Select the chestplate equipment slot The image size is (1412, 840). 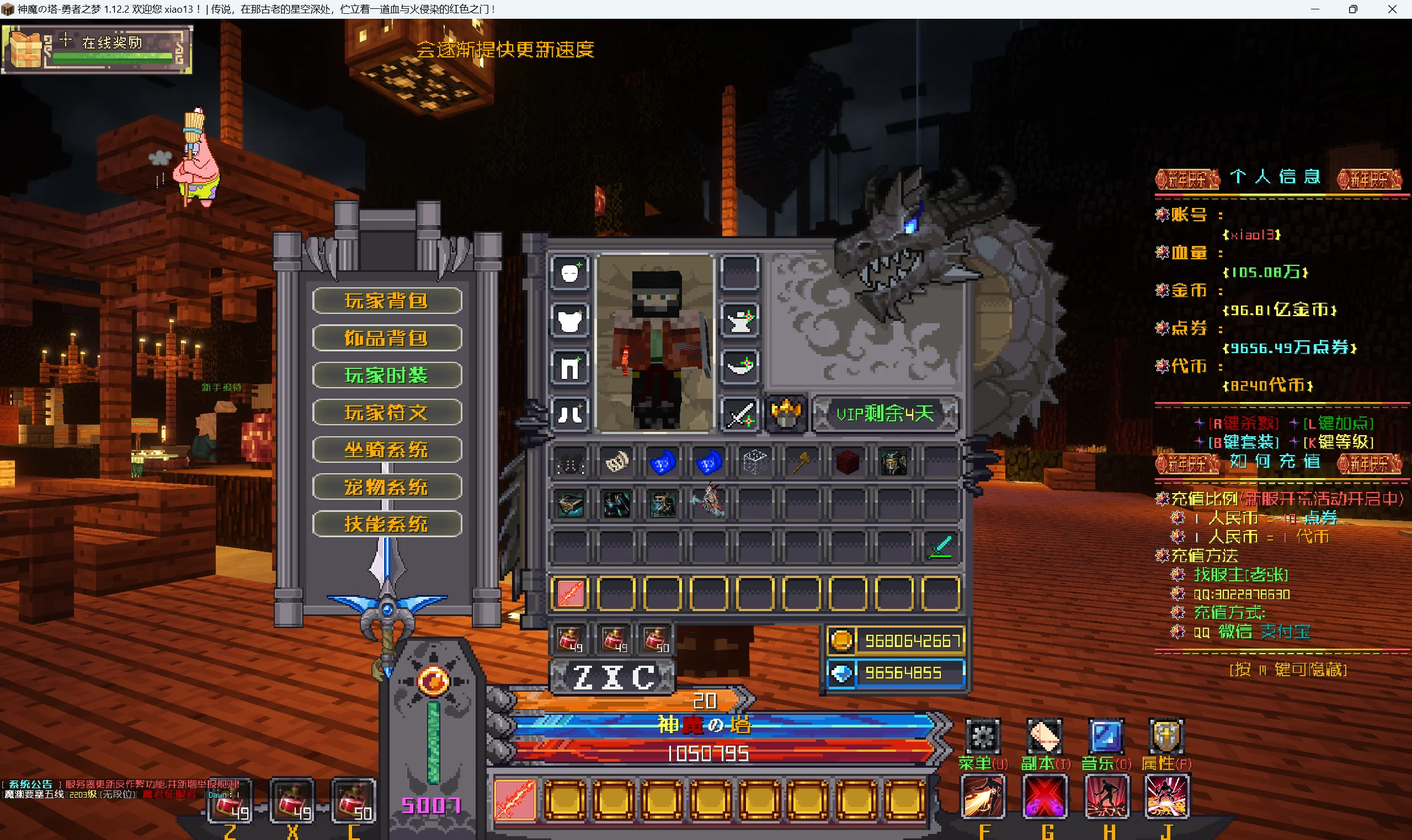(570, 321)
